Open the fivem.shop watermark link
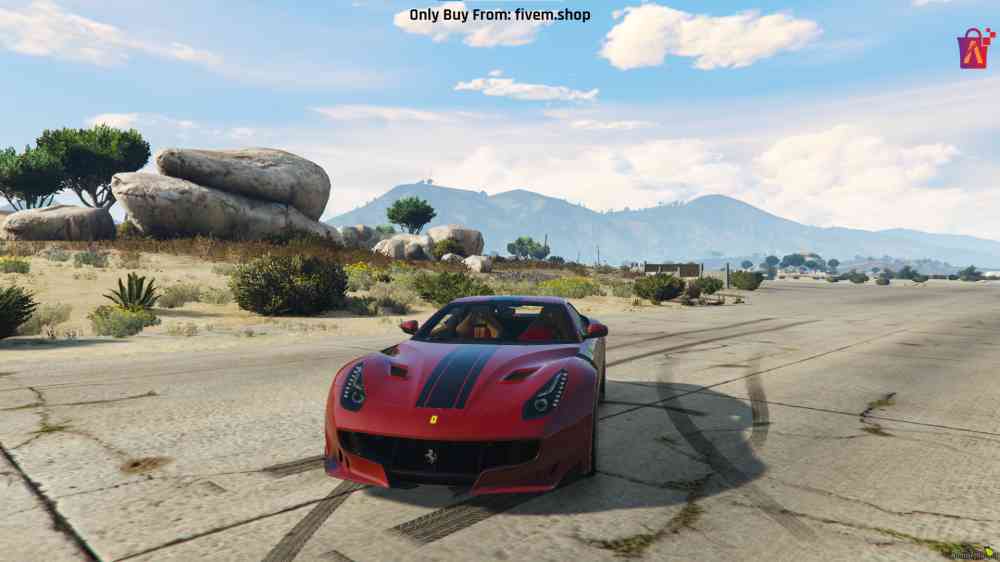The height and width of the screenshot is (562, 1000). click(x=499, y=15)
